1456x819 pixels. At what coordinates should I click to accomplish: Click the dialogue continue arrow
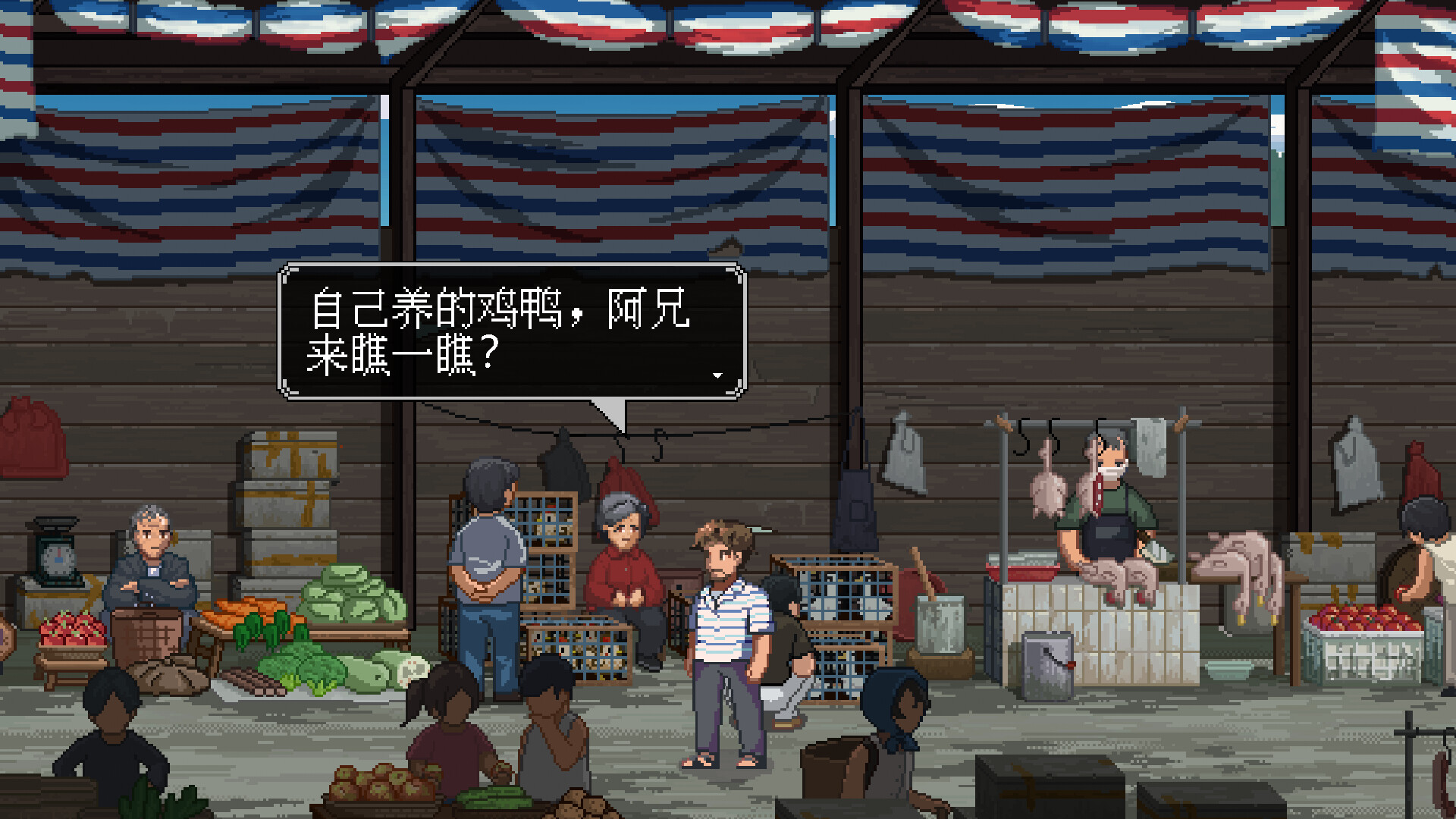coord(718,374)
